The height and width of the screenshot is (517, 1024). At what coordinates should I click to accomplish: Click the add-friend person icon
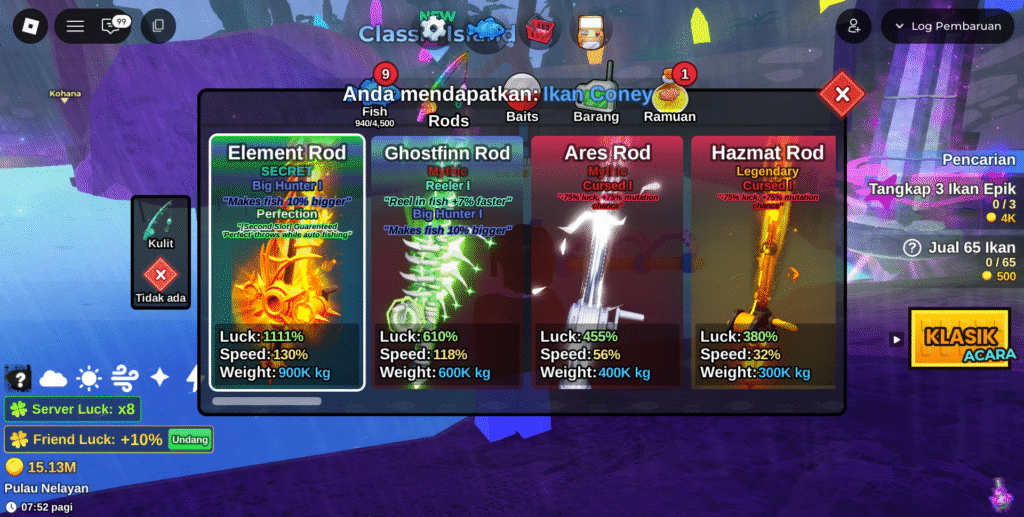click(x=854, y=26)
